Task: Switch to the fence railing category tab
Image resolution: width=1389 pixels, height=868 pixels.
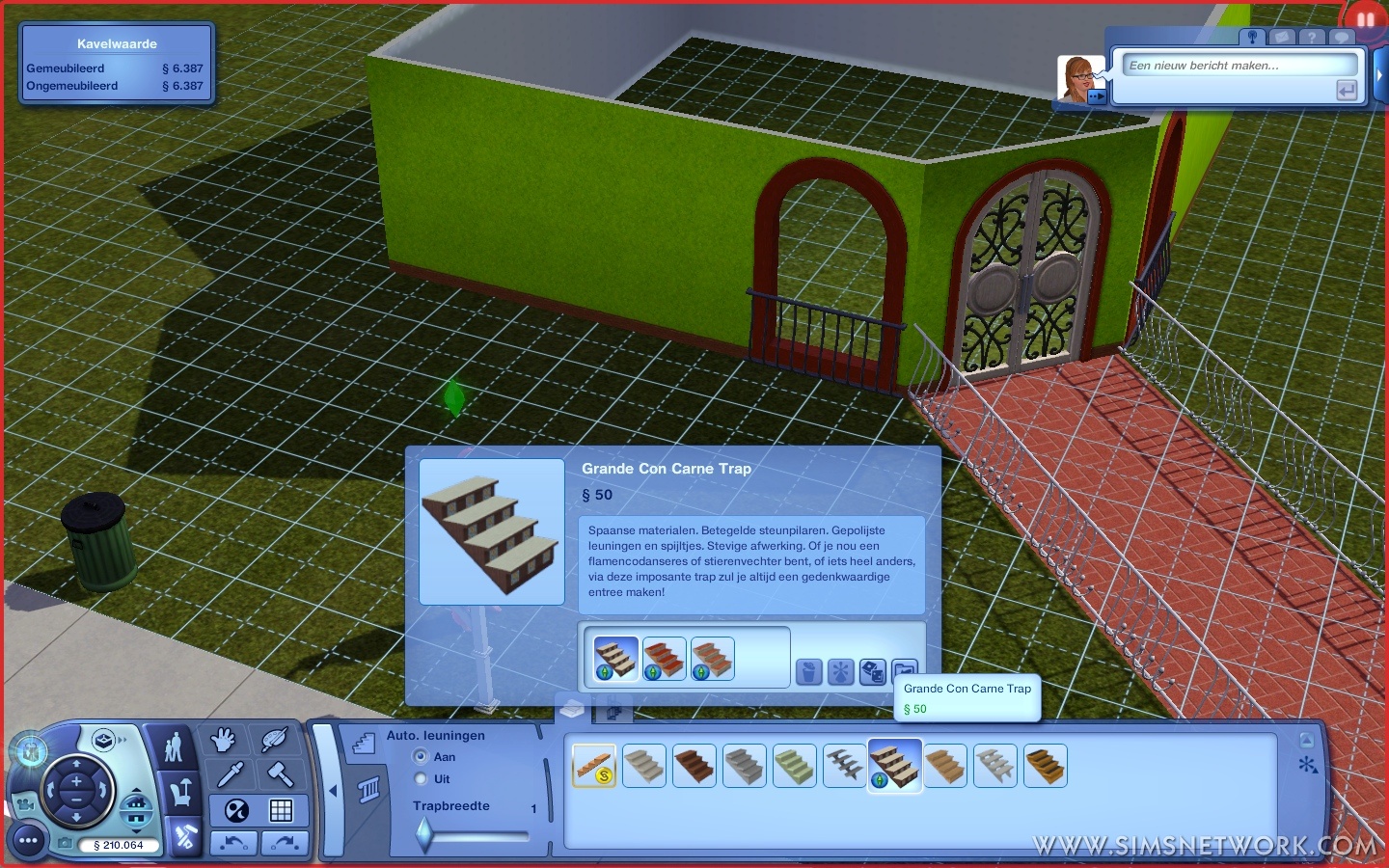Action: pyautogui.click(x=370, y=791)
